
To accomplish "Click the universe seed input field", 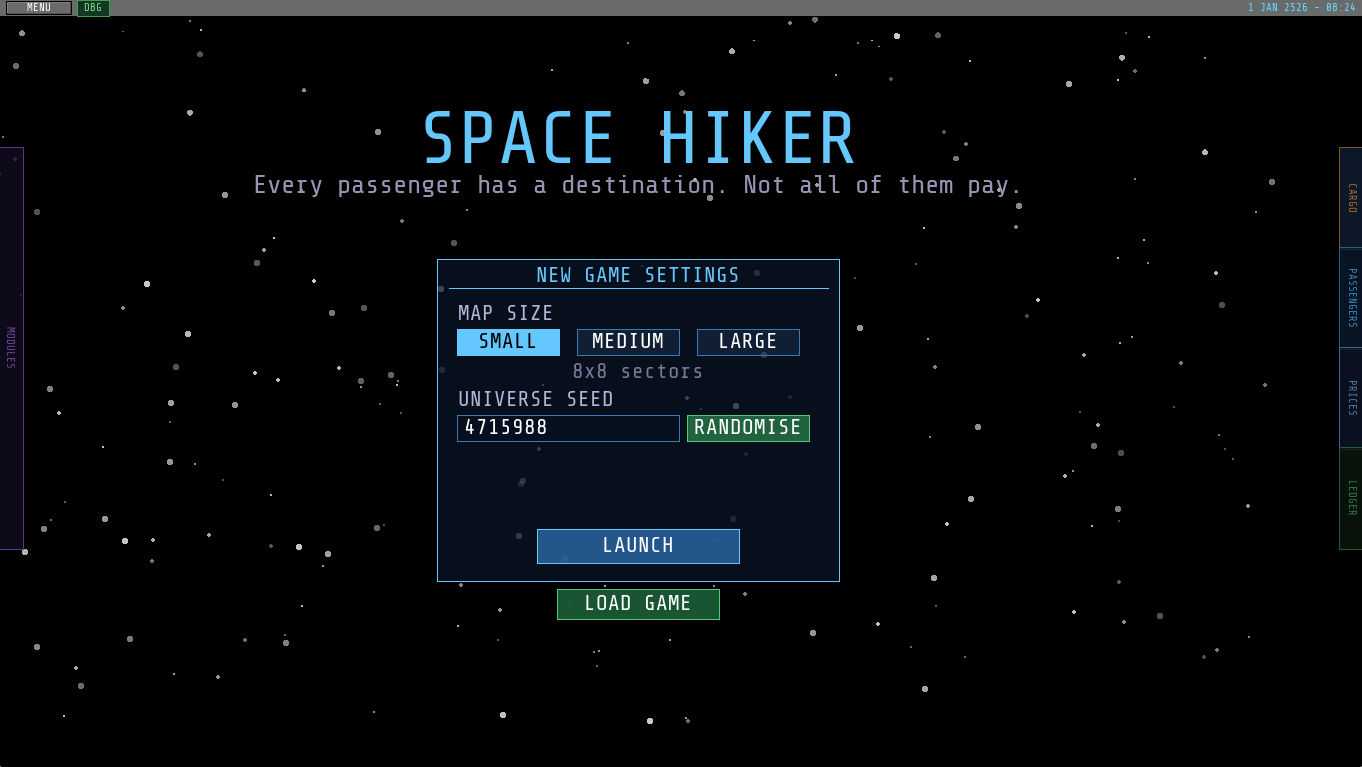I will point(568,428).
